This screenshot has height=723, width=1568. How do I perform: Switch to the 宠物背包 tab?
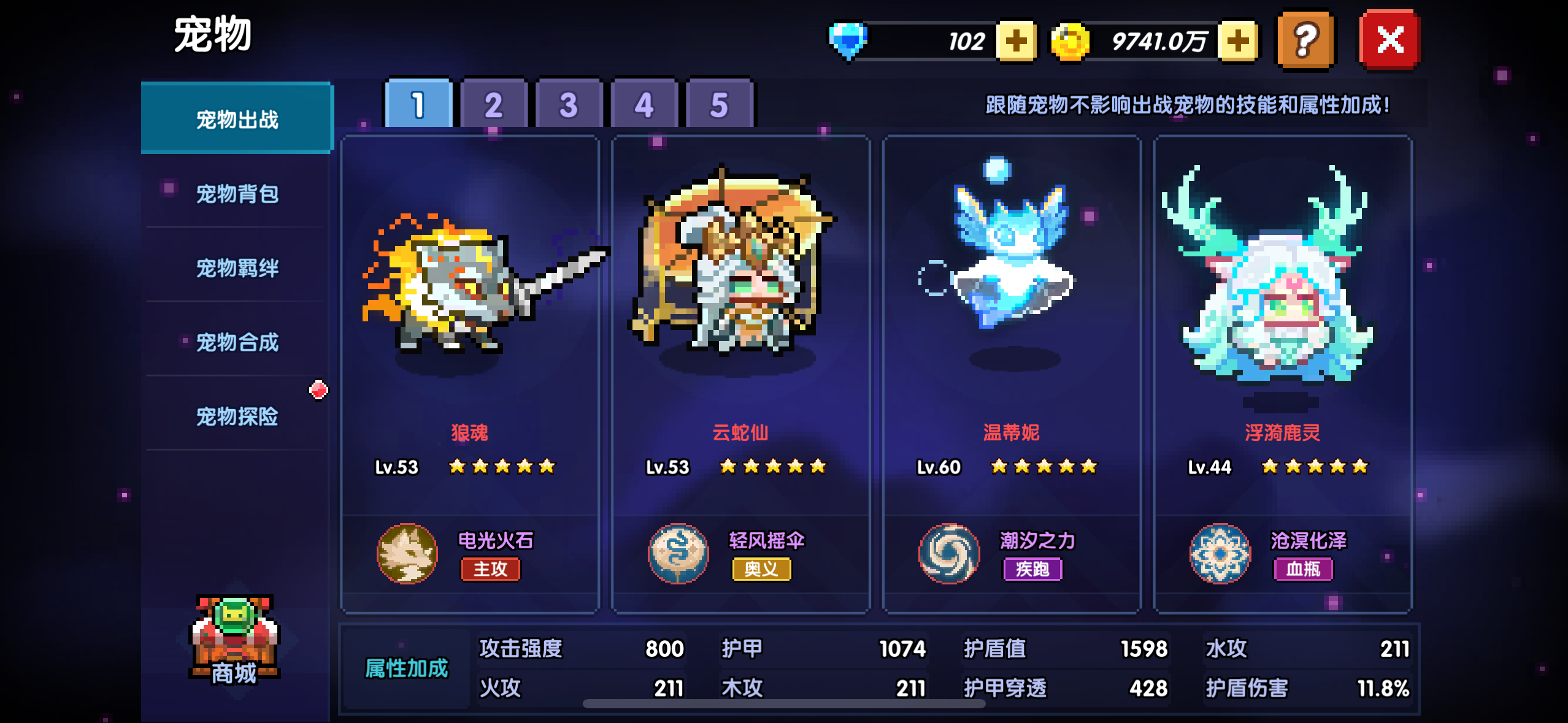tap(236, 193)
